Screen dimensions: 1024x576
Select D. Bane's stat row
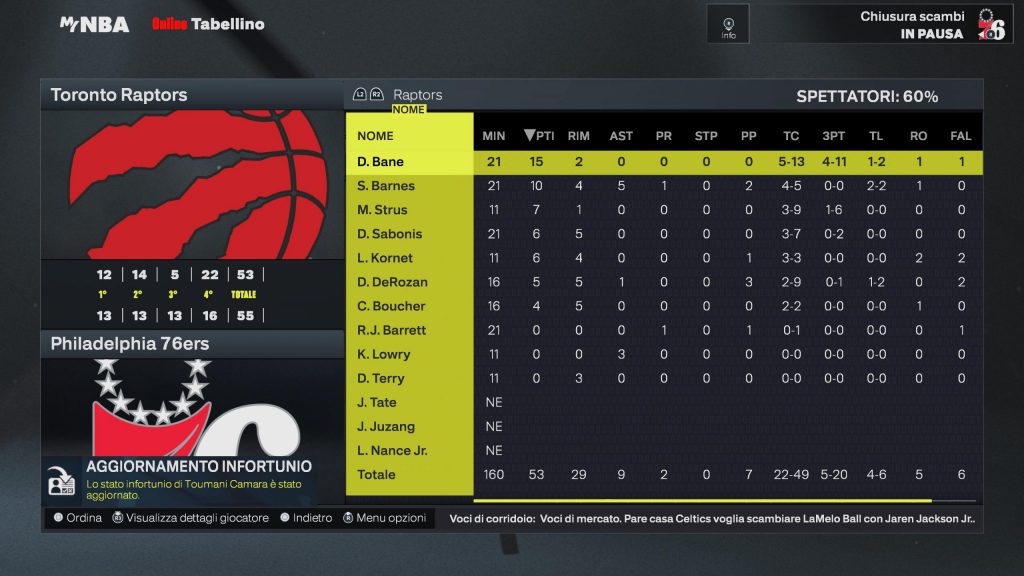[x=381, y=162]
